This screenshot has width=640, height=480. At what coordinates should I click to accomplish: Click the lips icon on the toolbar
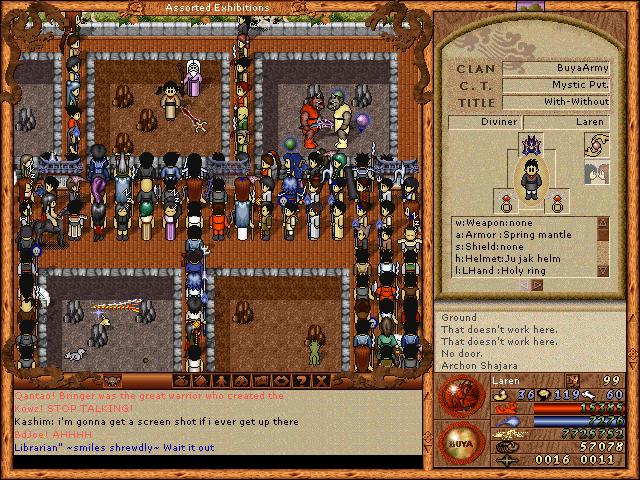click(x=283, y=381)
